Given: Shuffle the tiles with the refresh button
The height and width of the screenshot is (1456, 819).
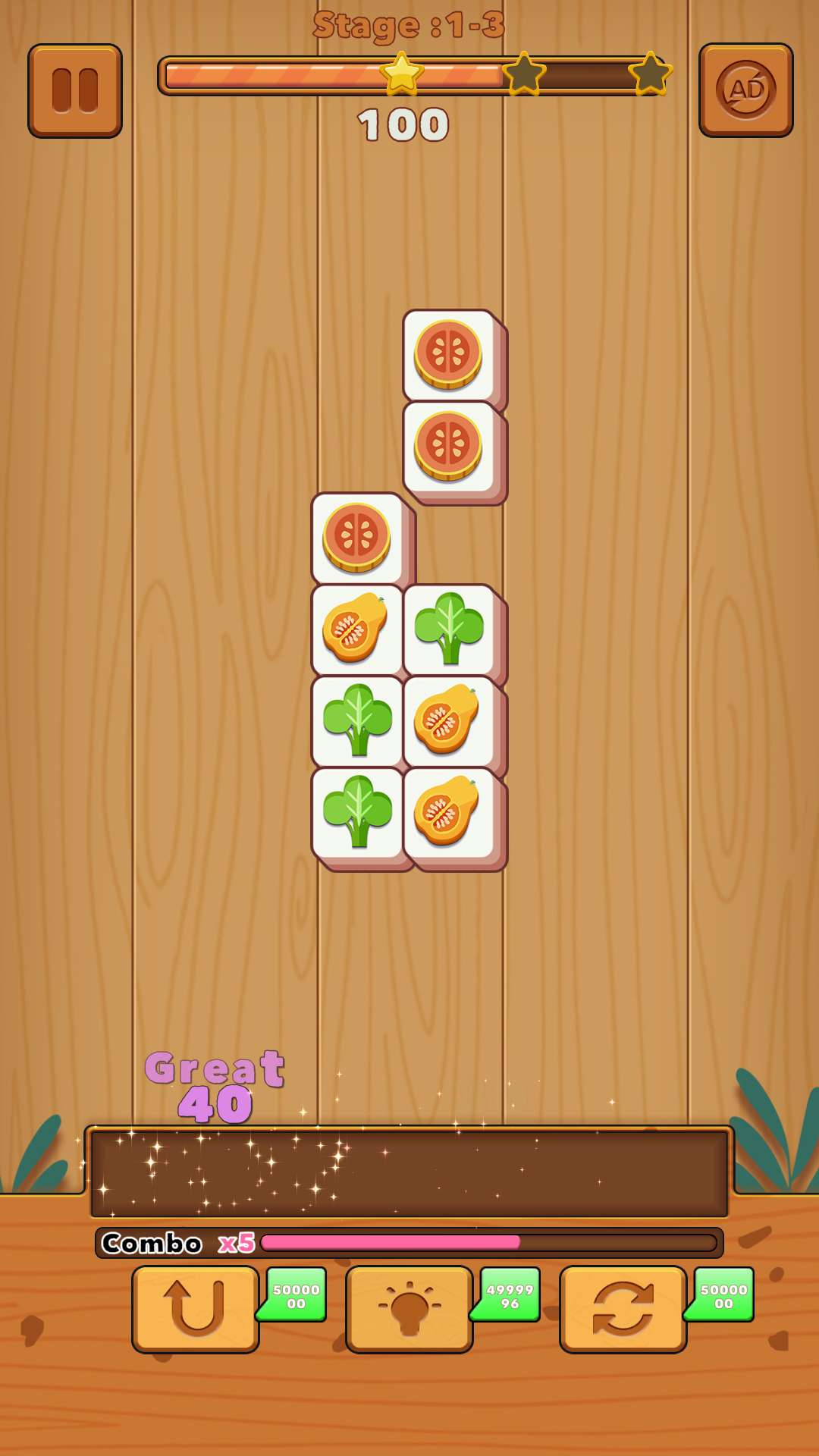Looking at the screenshot, I should [x=623, y=1308].
